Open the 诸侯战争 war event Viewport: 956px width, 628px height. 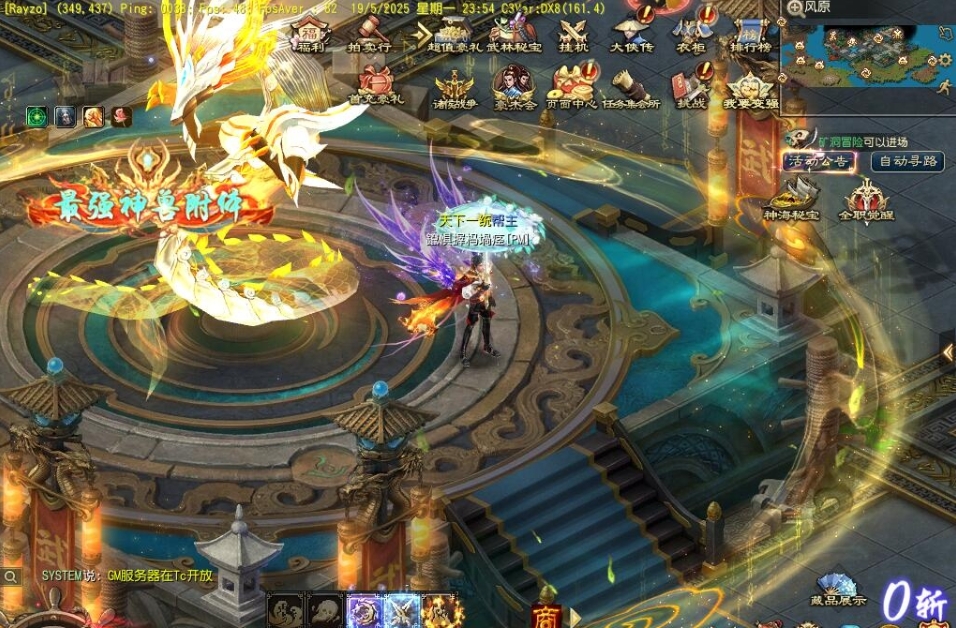455,88
